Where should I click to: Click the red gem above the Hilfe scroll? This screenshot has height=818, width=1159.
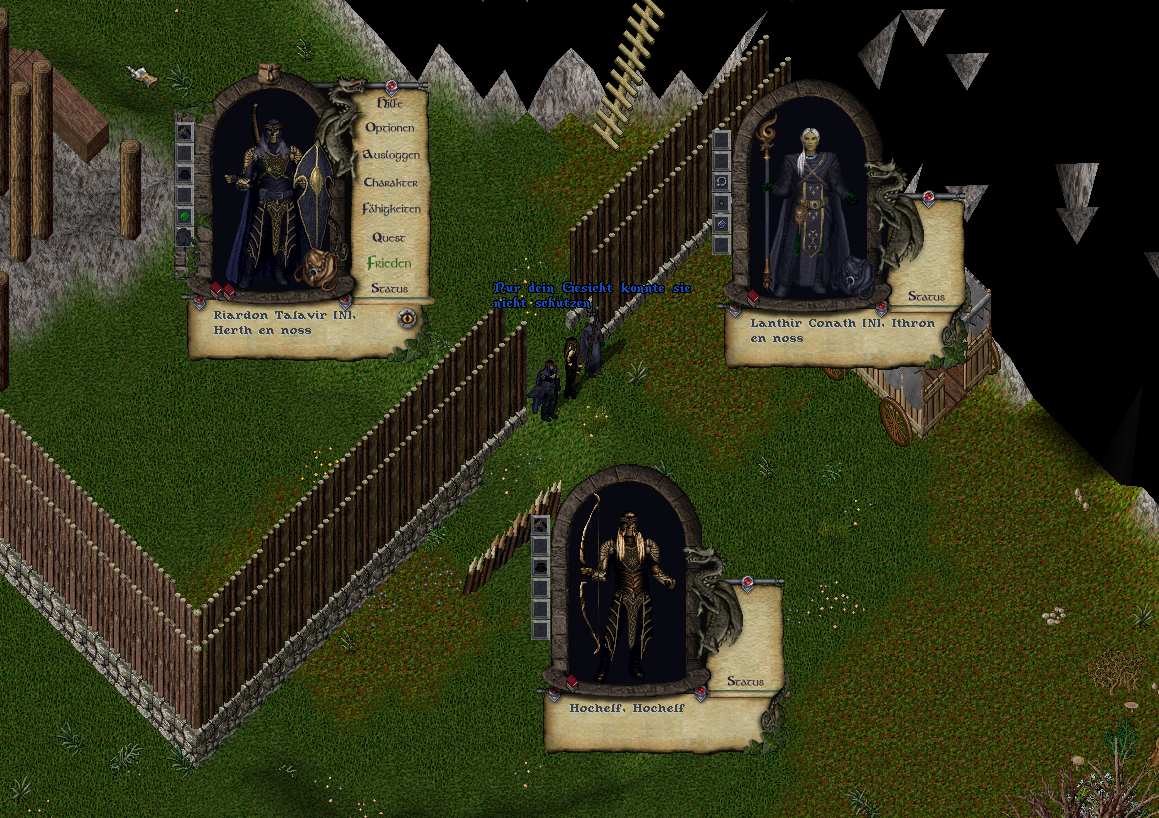(391, 86)
